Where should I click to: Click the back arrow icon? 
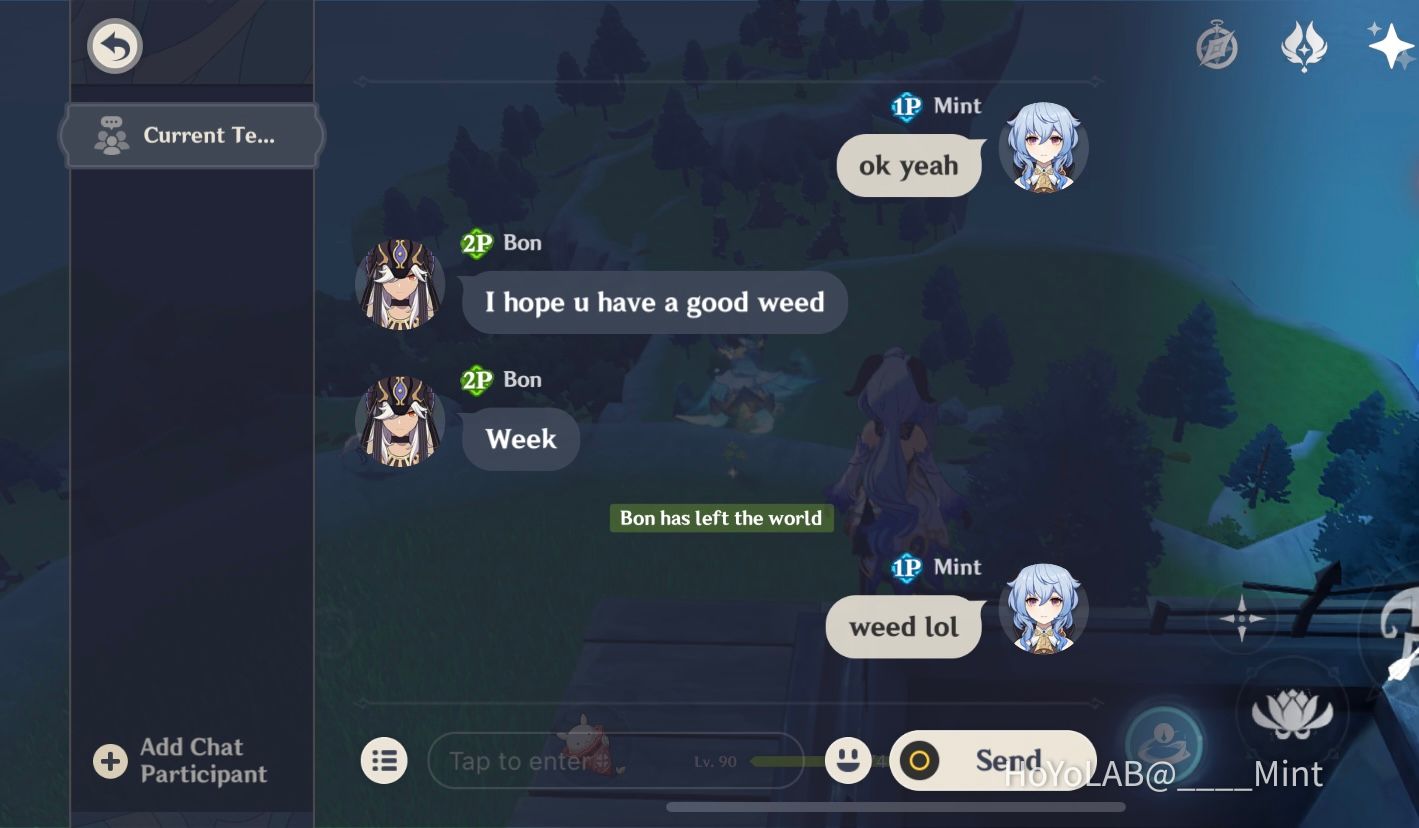[x=114, y=45]
